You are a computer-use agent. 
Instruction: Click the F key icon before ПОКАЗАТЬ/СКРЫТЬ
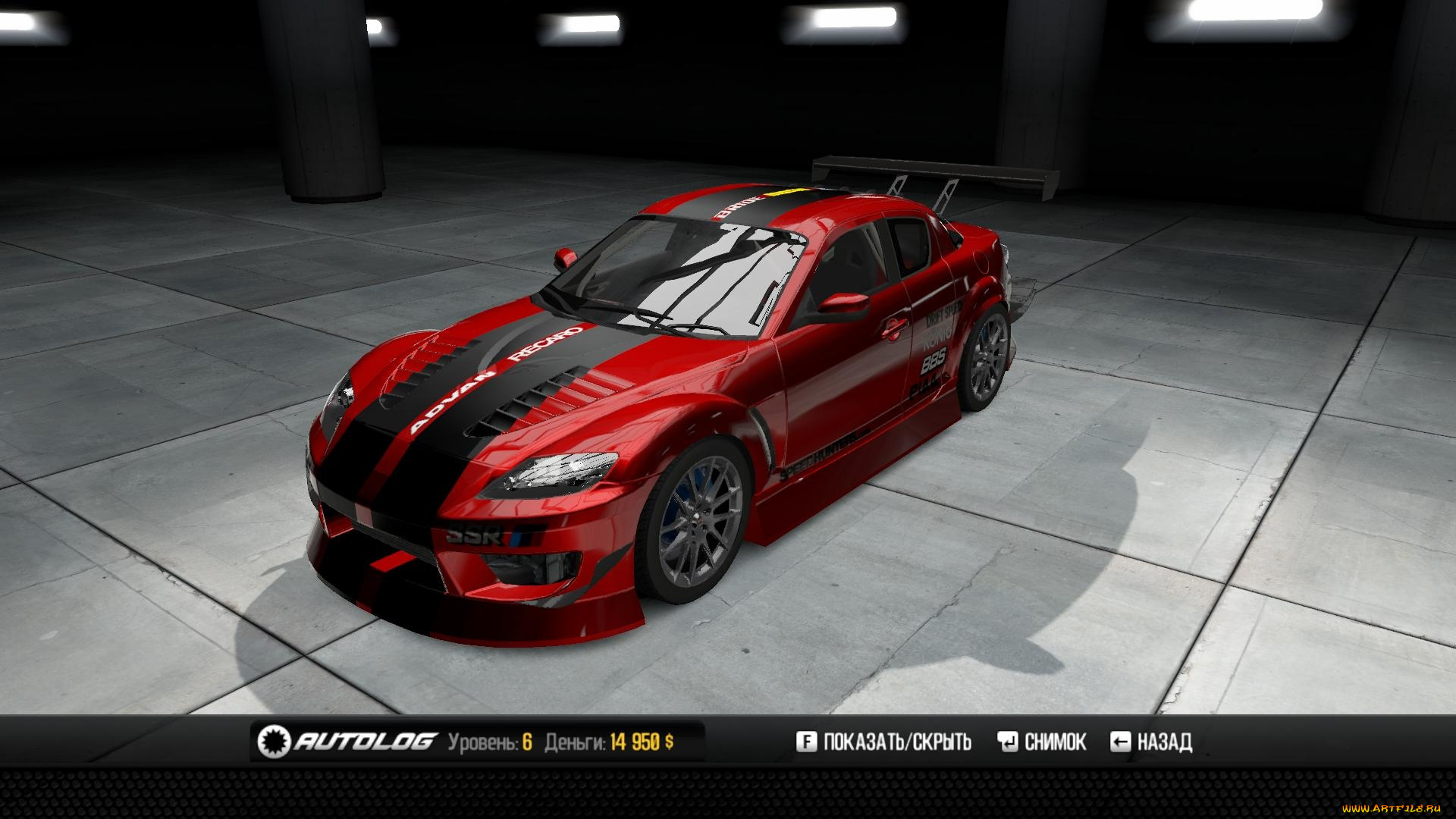pos(806,741)
